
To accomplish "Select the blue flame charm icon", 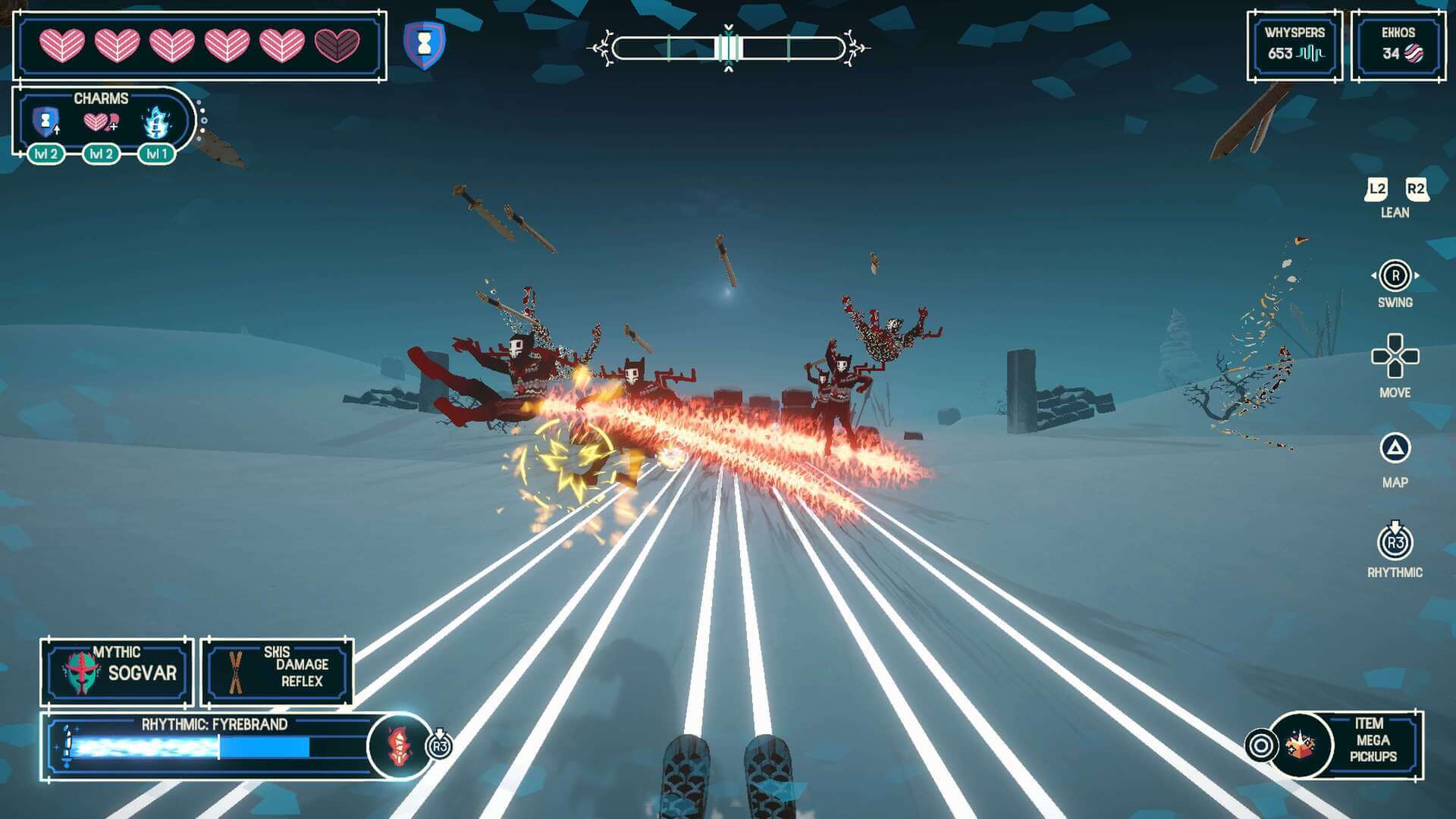I will 156,121.
